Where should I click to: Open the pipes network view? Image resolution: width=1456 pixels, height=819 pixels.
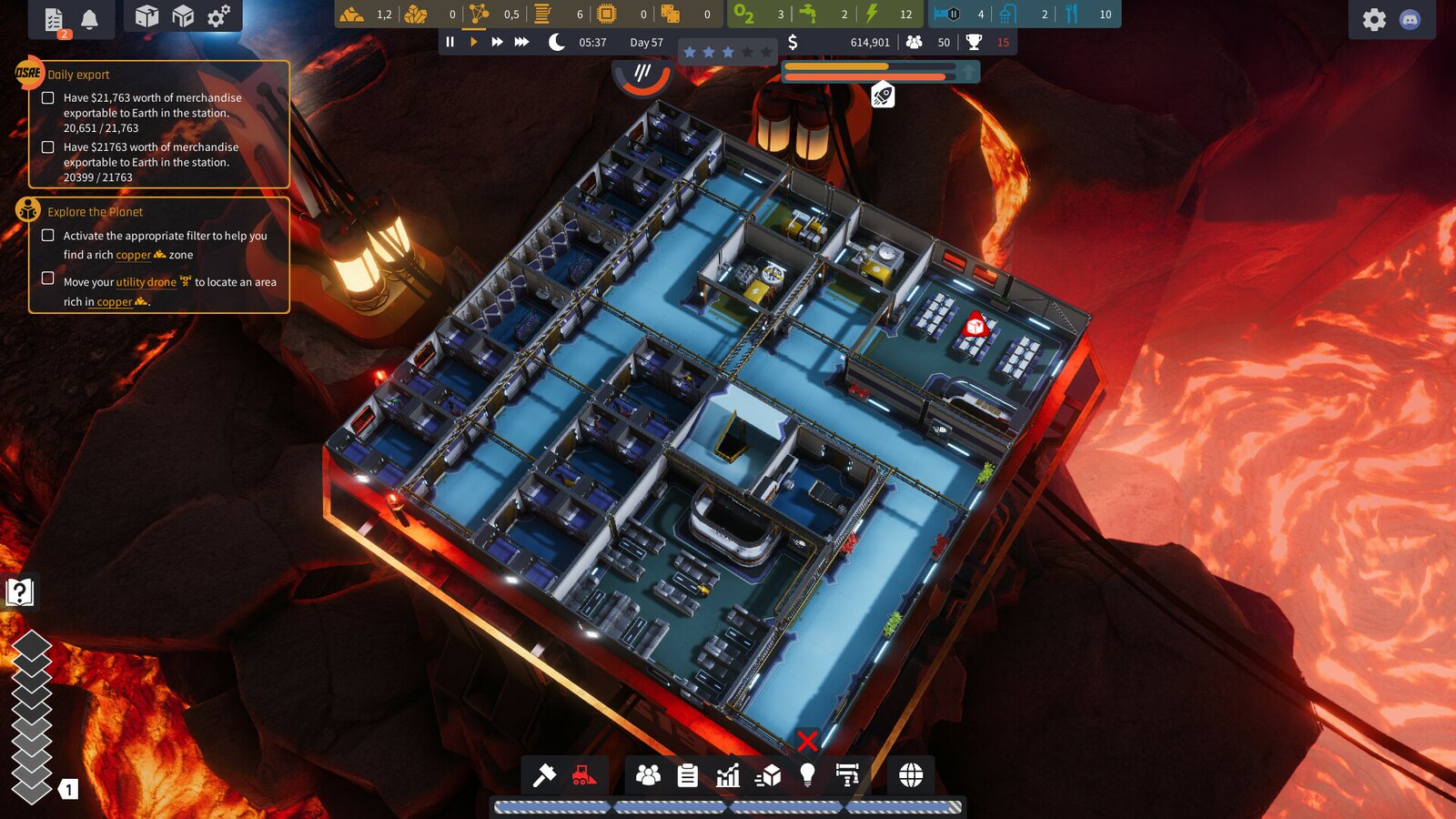pyautogui.click(x=847, y=775)
